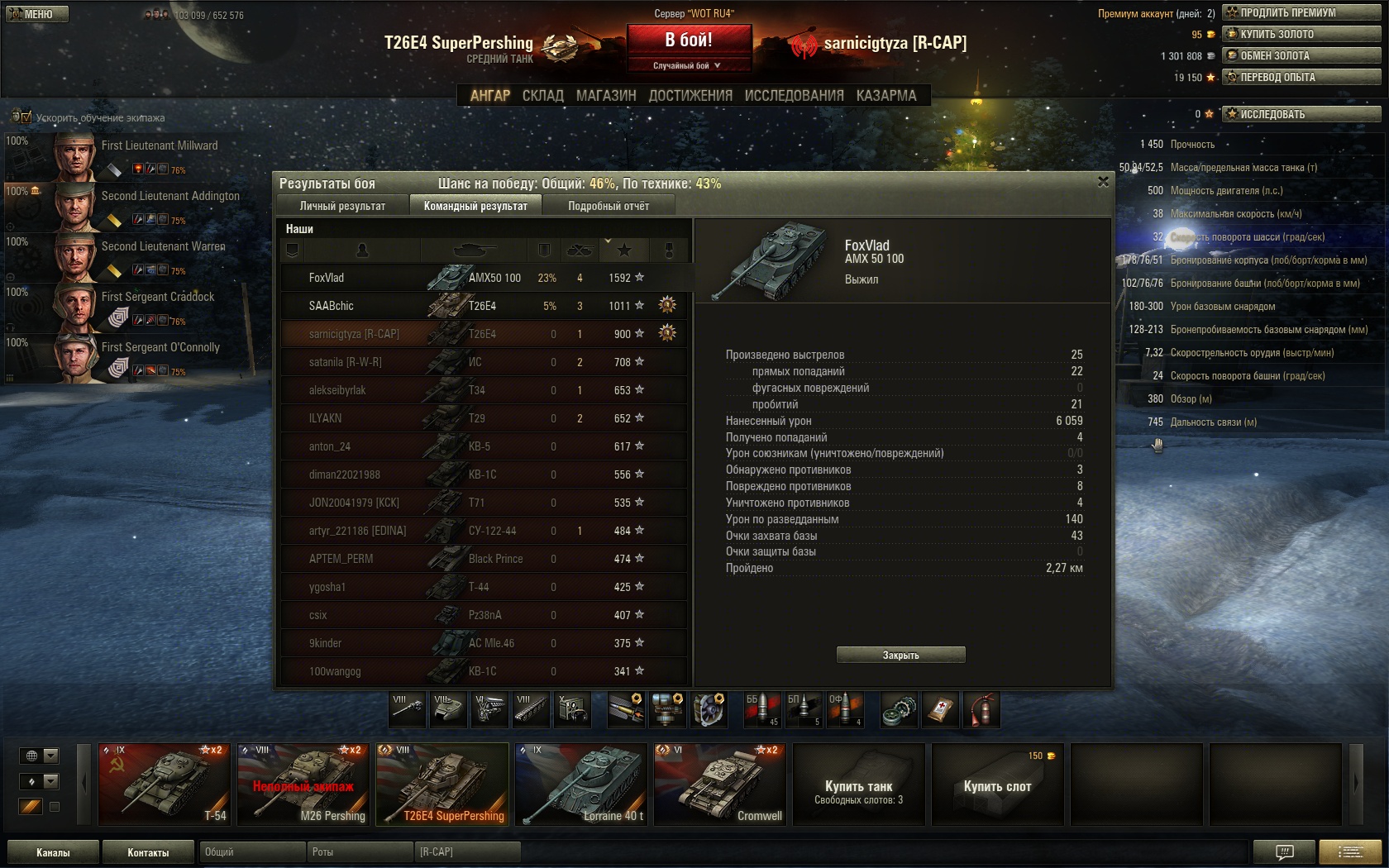Switch to Личный результат tab
Viewport: 1389px width, 868px height.
click(x=342, y=206)
